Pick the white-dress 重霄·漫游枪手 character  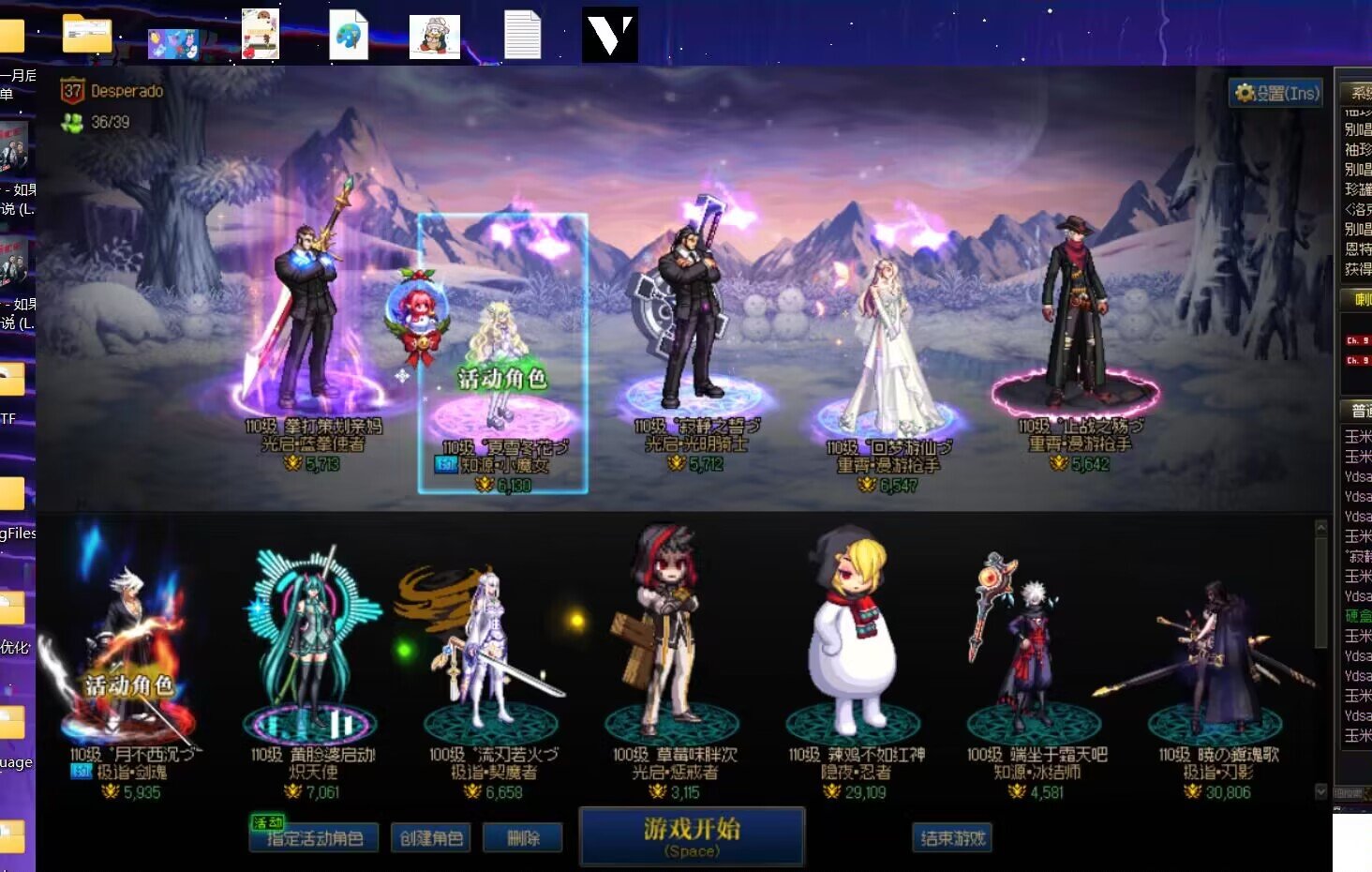(x=886, y=347)
